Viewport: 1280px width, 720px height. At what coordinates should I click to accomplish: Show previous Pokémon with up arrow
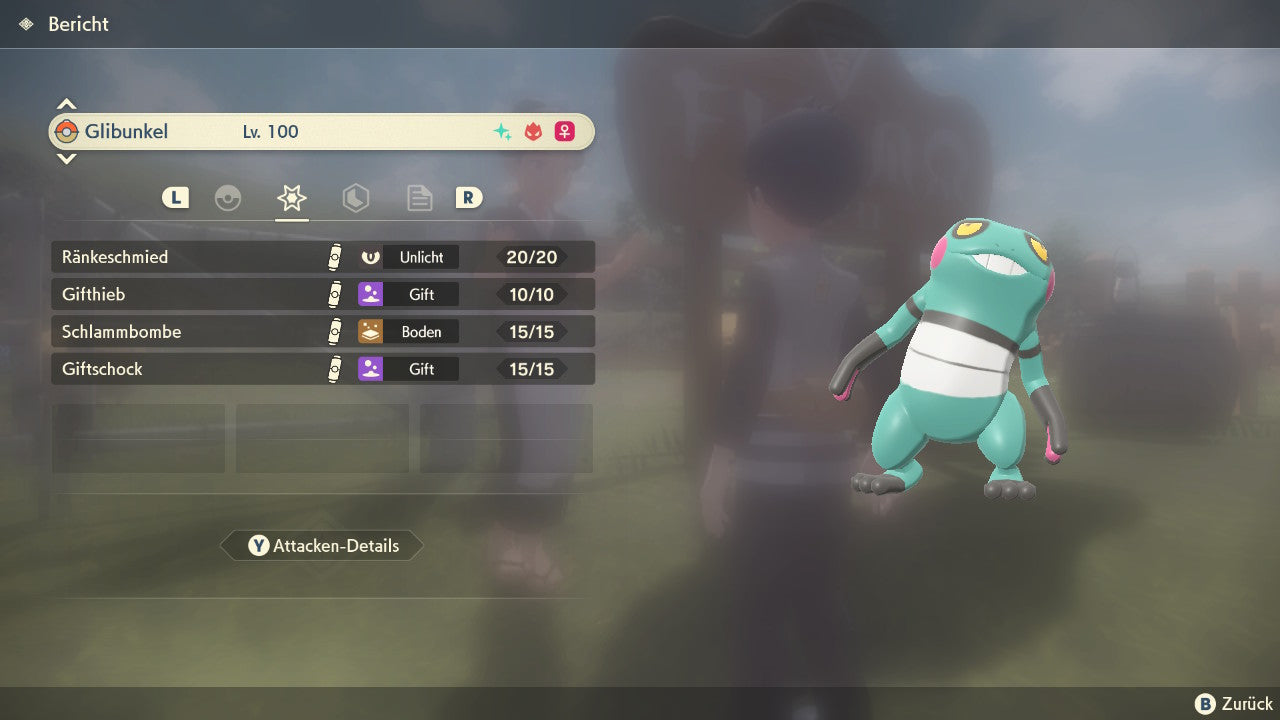click(66, 104)
